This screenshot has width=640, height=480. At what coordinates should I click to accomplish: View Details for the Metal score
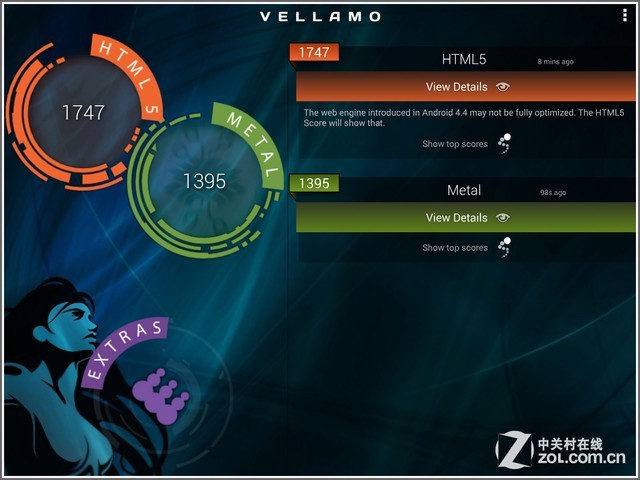pos(467,217)
